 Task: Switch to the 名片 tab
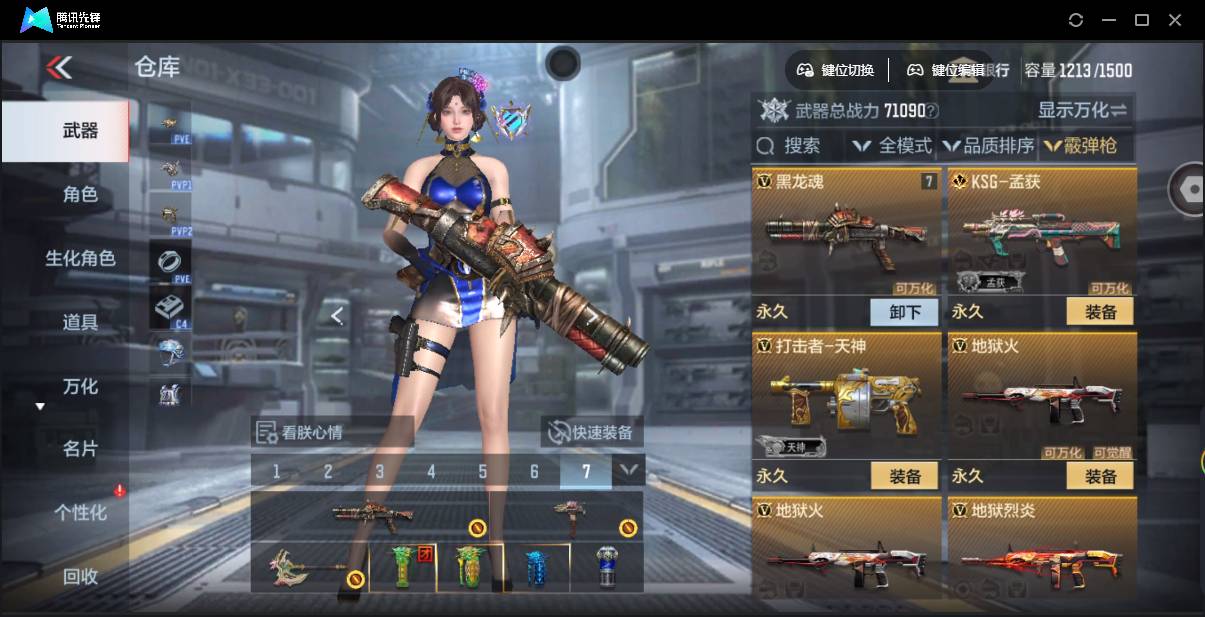[x=80, y=449]
